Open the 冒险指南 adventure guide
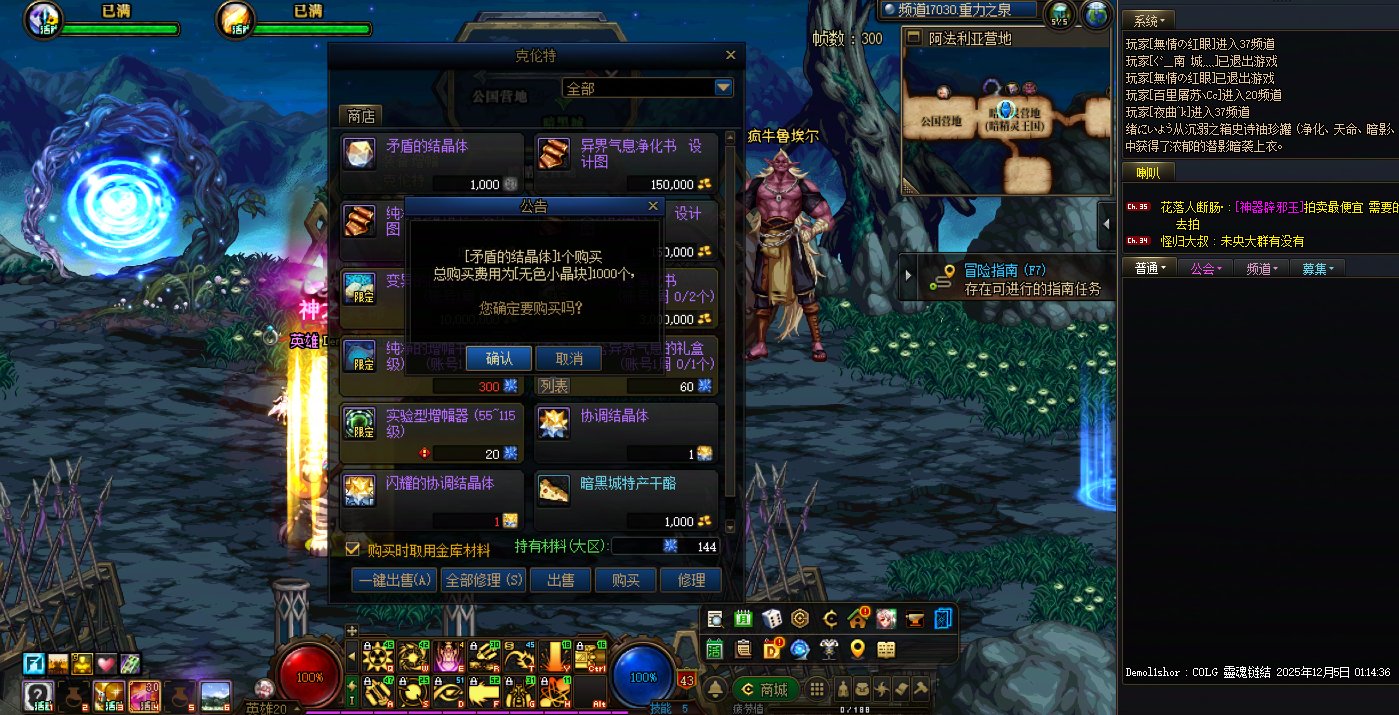 pyautogui.click(x=1005, y=278)
